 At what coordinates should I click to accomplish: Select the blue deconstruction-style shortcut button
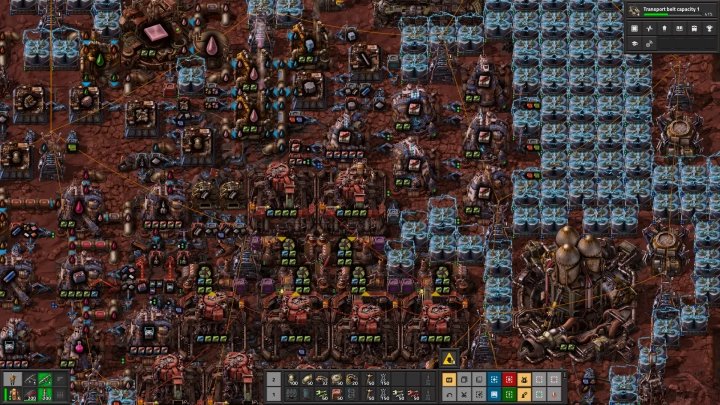[x=494, y=380]
